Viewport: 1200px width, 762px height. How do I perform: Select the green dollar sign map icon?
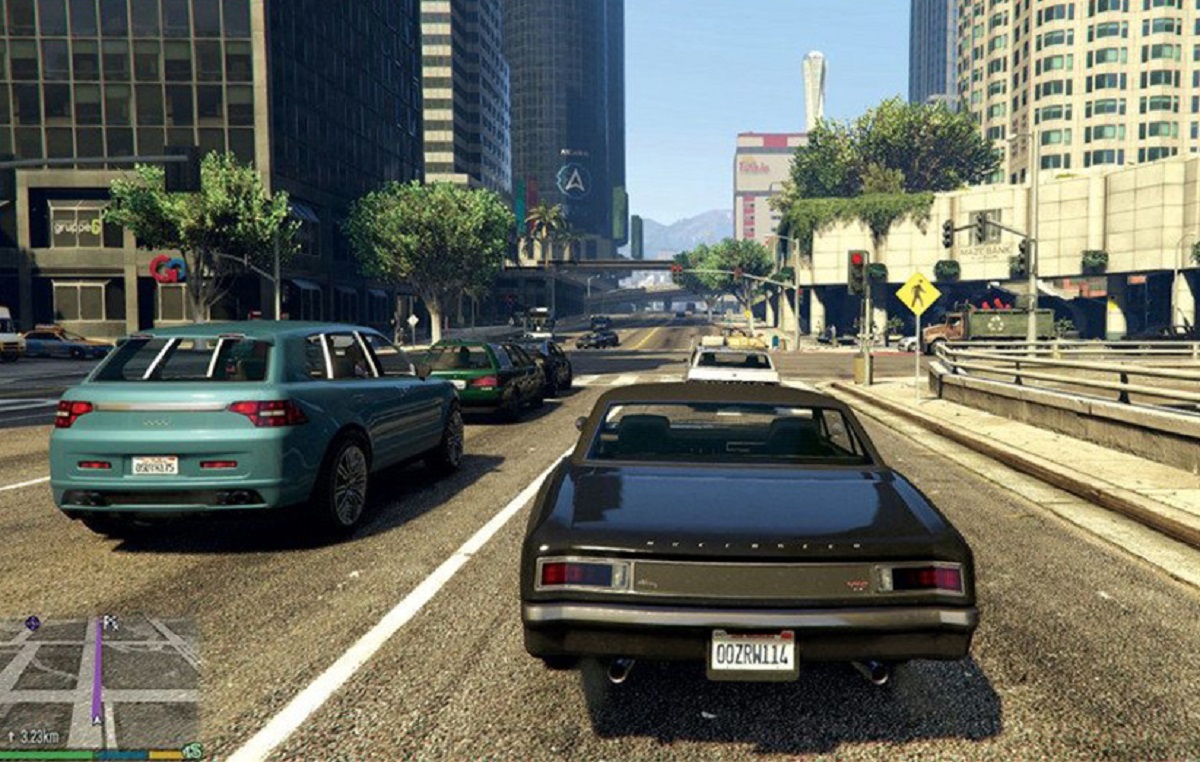pyautogui.click(x=192, y=750)
